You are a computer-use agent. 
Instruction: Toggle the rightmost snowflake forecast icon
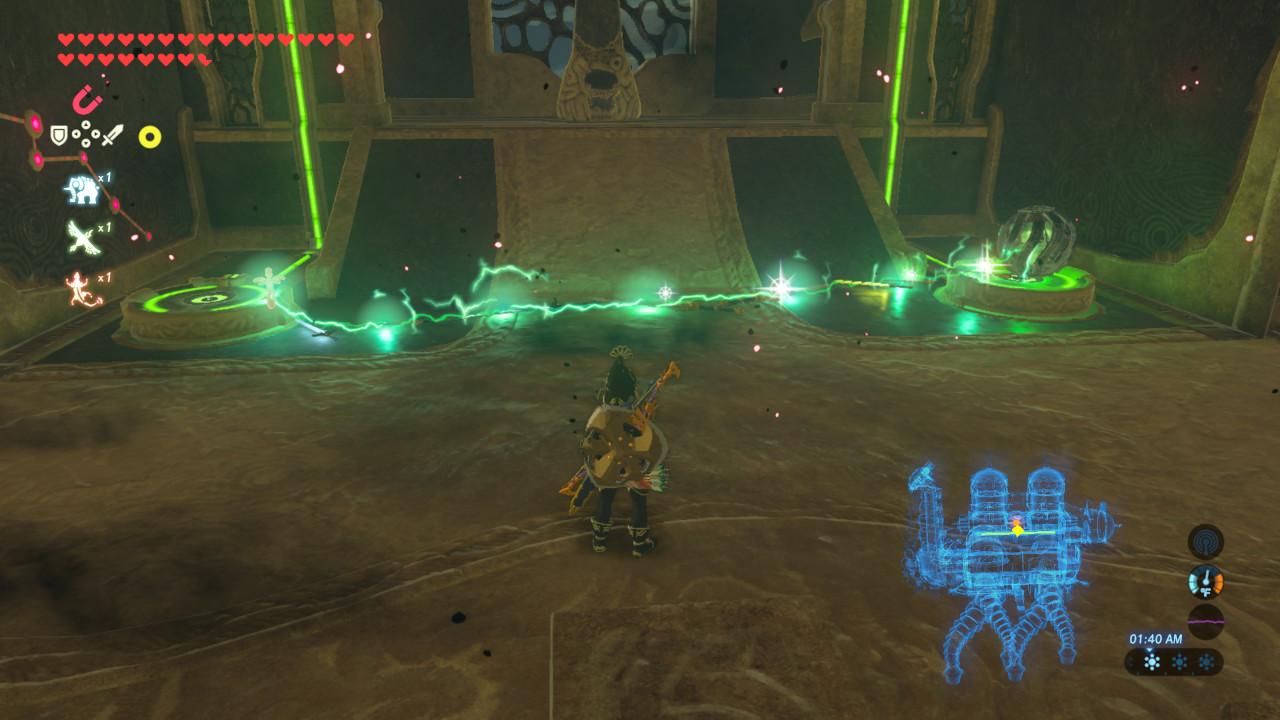[x=1208, y=662]
